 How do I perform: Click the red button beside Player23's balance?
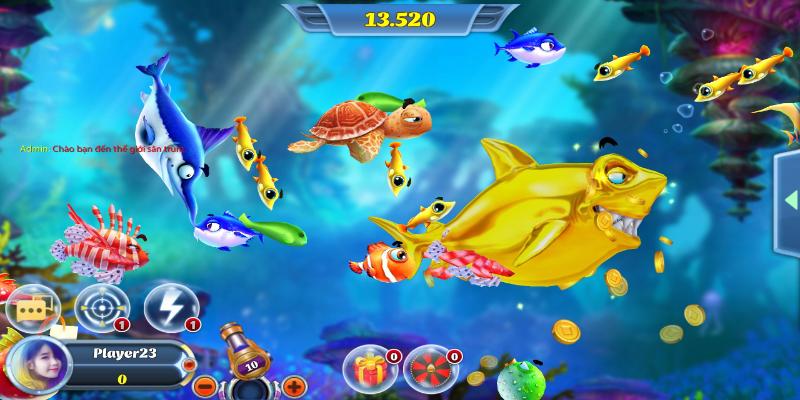(x=190, y=366)
